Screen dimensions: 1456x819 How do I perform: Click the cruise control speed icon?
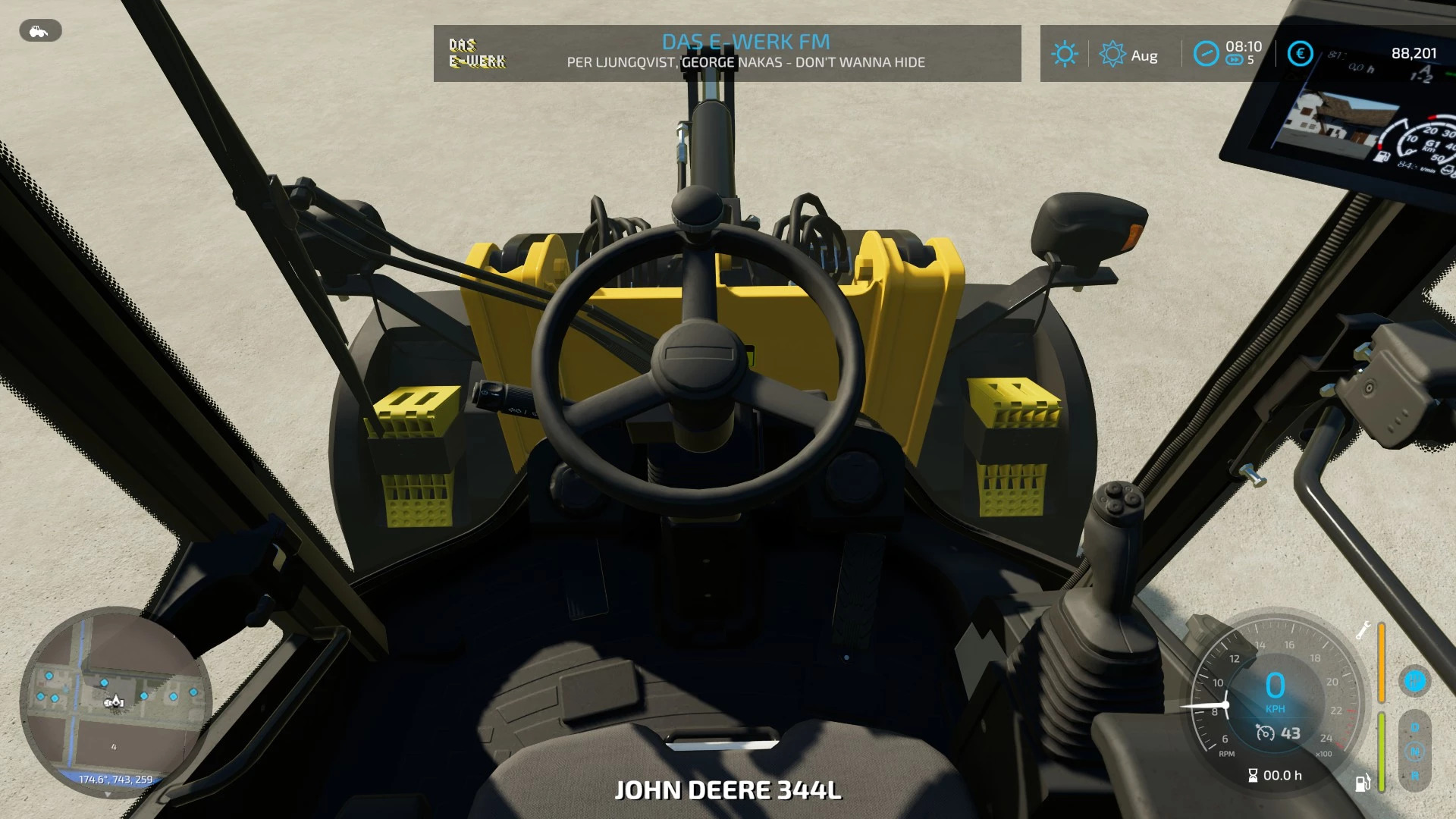(x=1265, y=733)
